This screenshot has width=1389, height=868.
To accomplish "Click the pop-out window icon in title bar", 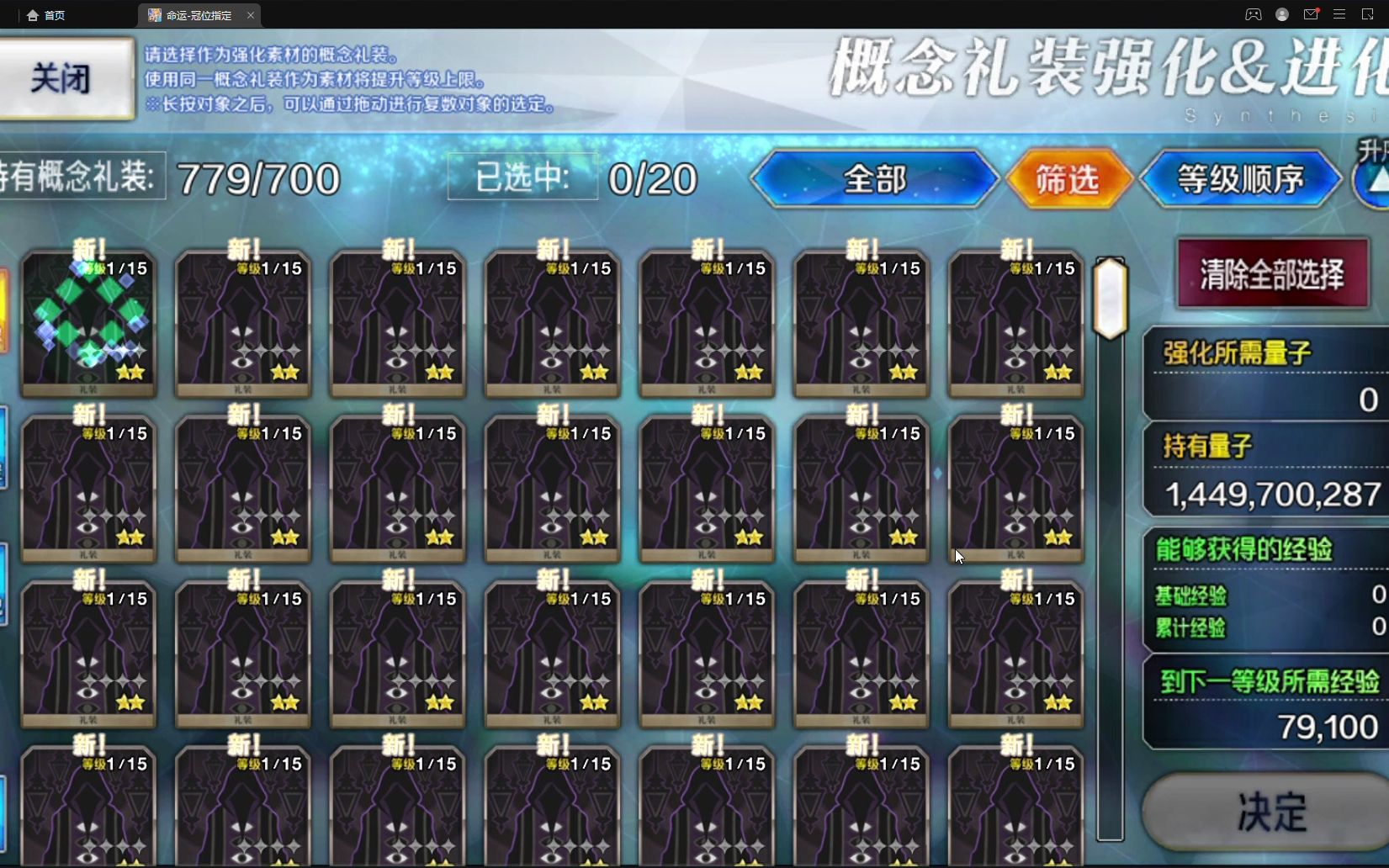I will [x=1368, y=14].
